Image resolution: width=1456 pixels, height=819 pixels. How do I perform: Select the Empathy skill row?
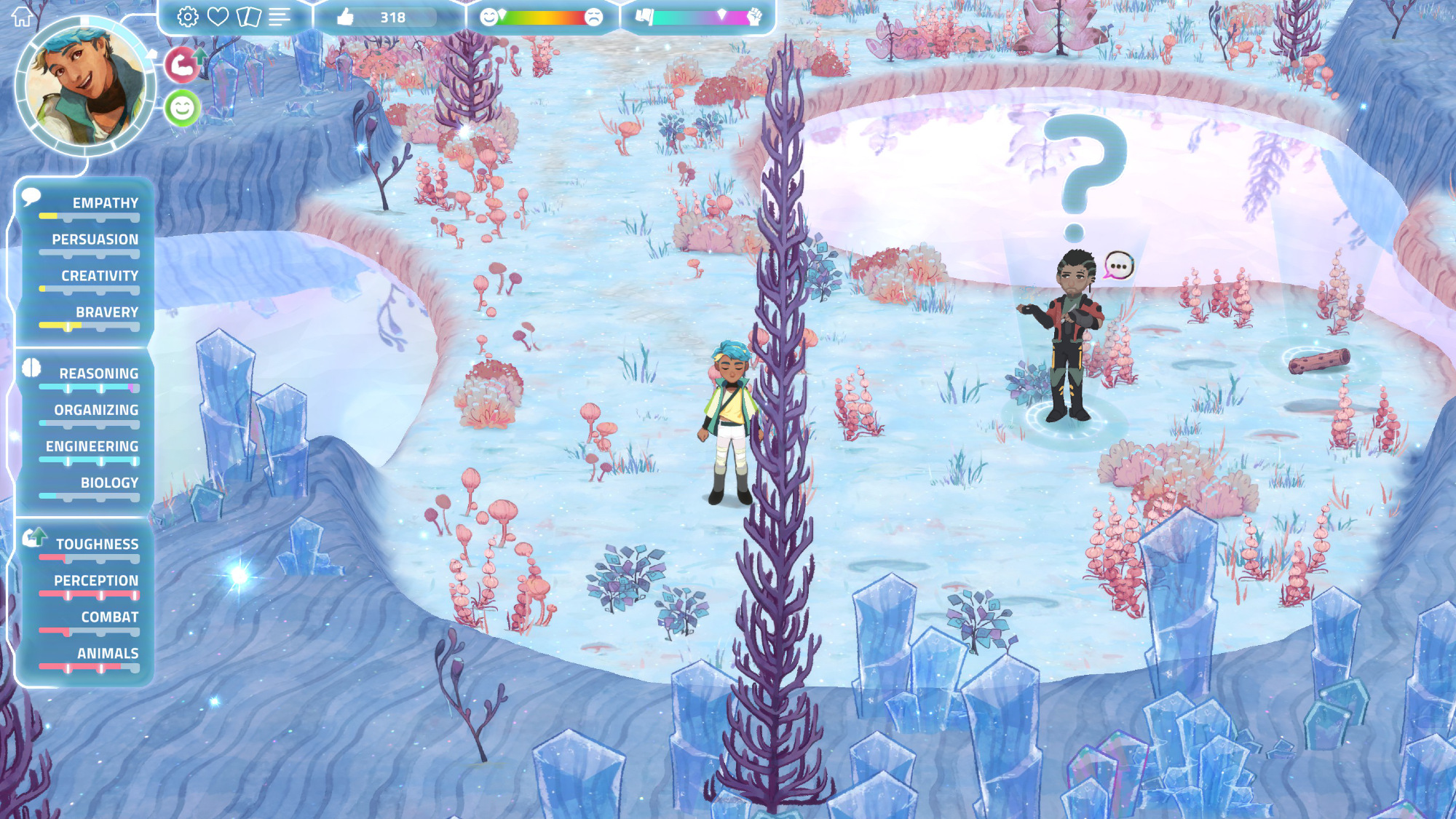point(88,207)
